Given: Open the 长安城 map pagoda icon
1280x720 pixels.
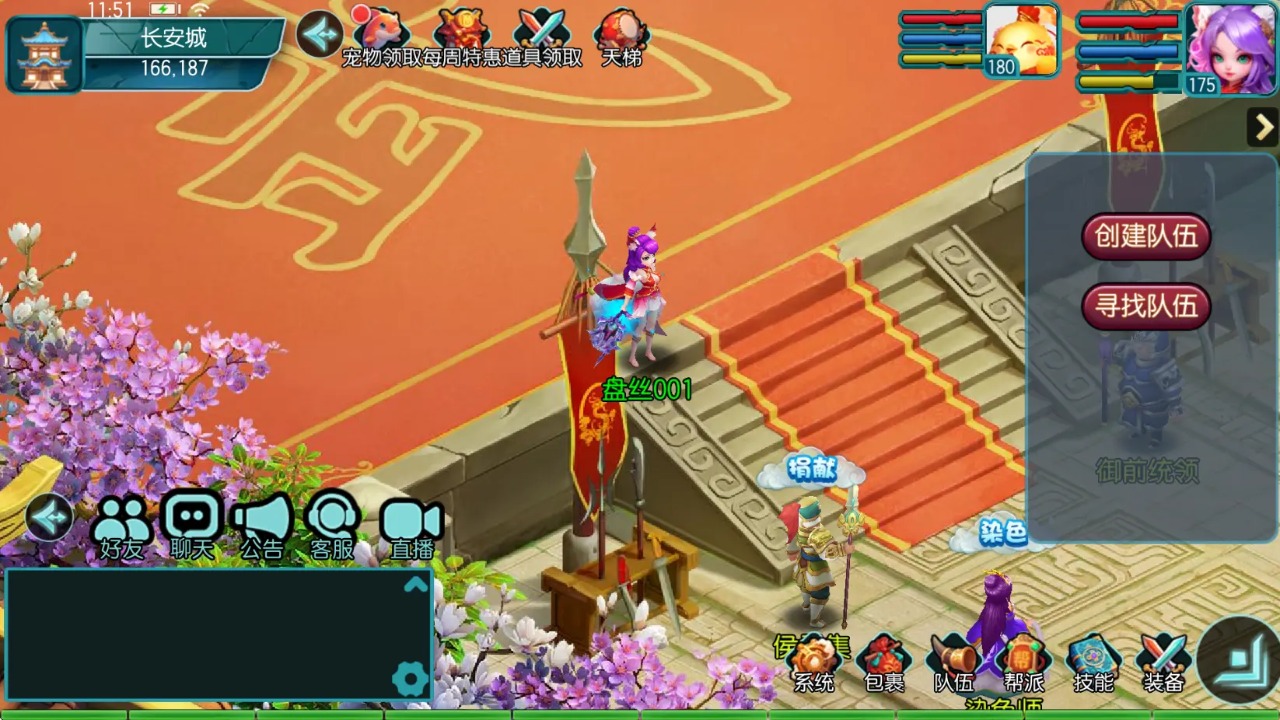Looking at the screenshot, I should [45, 54].
